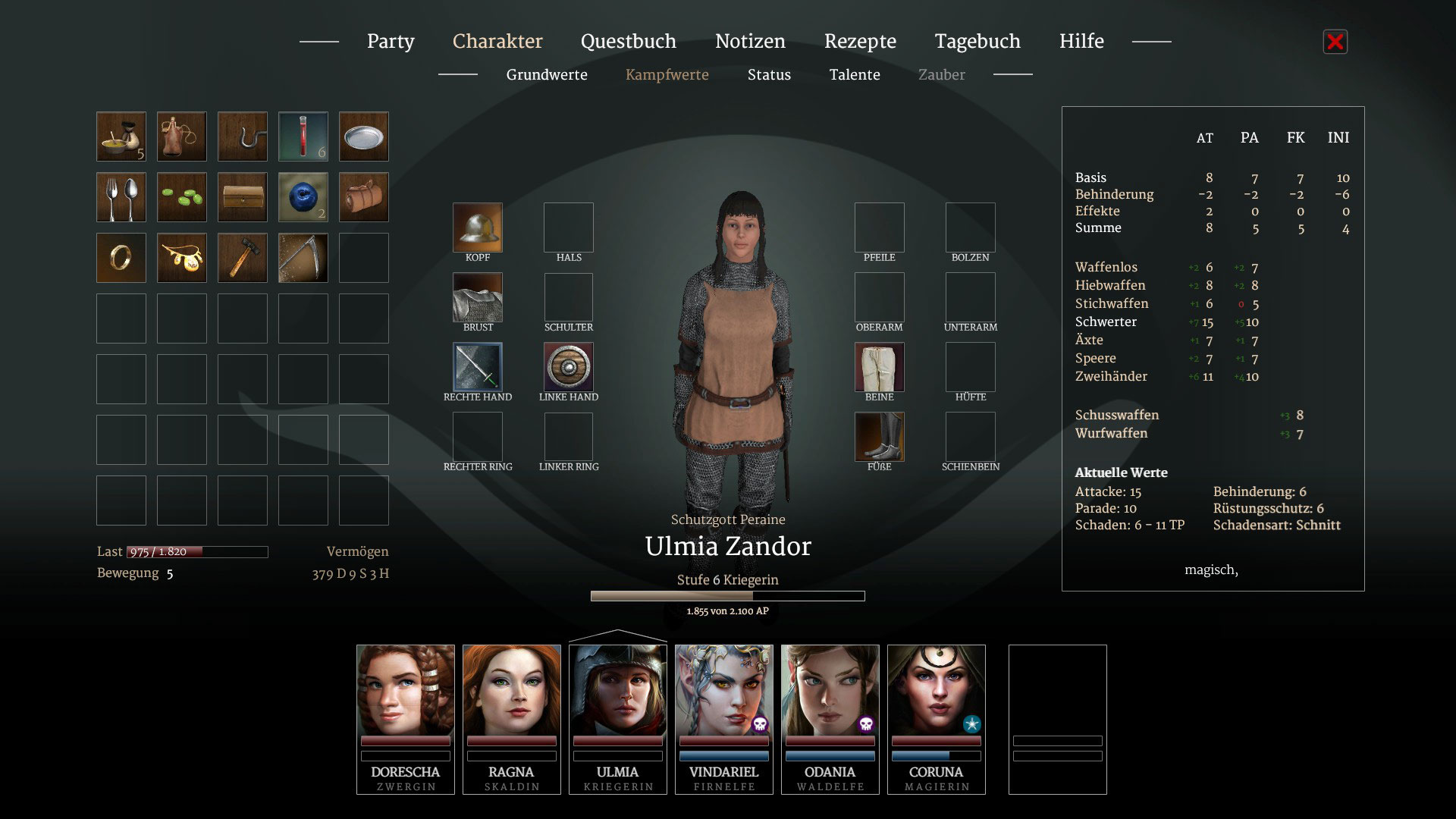Viewport: 1456px width, 819px height.
Task: Pick the hammer in the inventory
Action: click(x=243, y=258)
